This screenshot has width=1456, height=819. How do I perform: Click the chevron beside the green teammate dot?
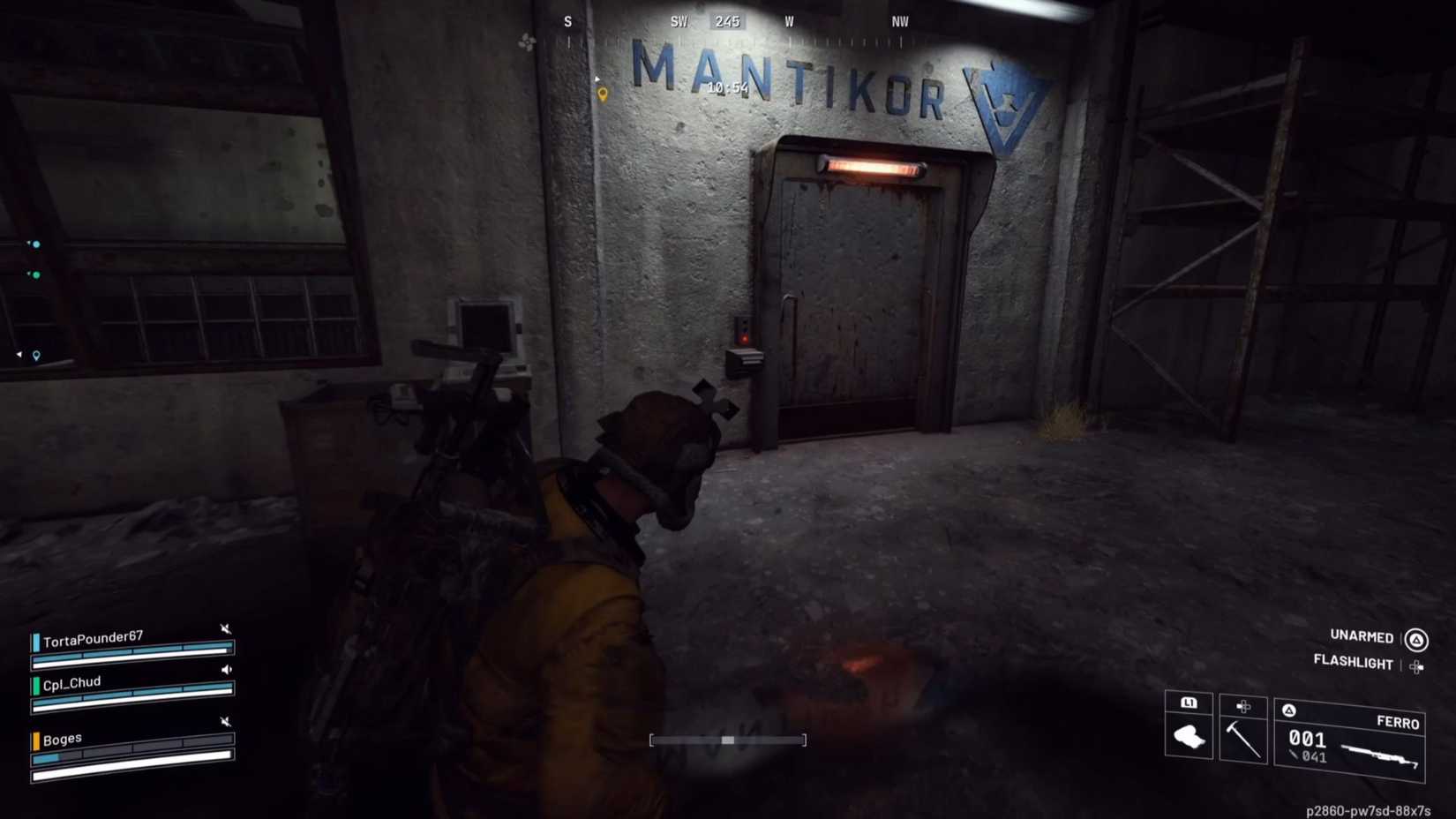28,273
